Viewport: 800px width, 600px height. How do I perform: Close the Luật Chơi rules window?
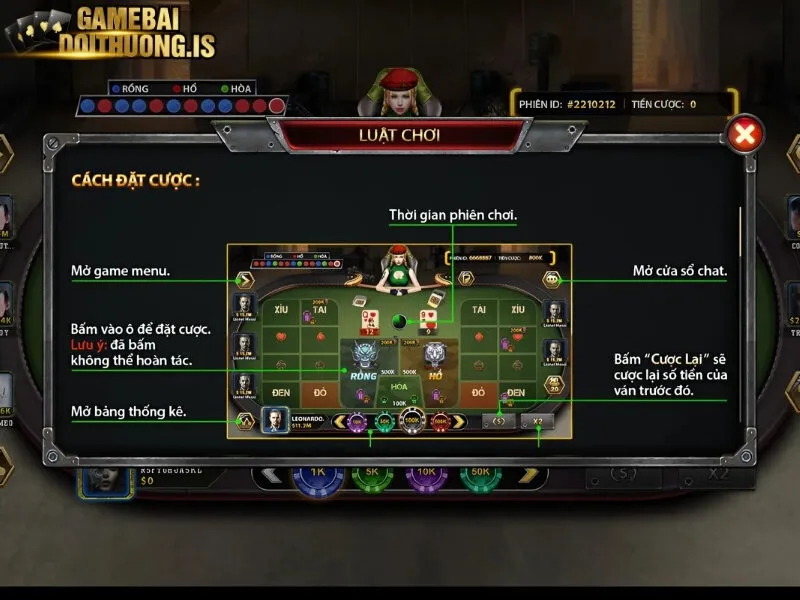[745, 135]
